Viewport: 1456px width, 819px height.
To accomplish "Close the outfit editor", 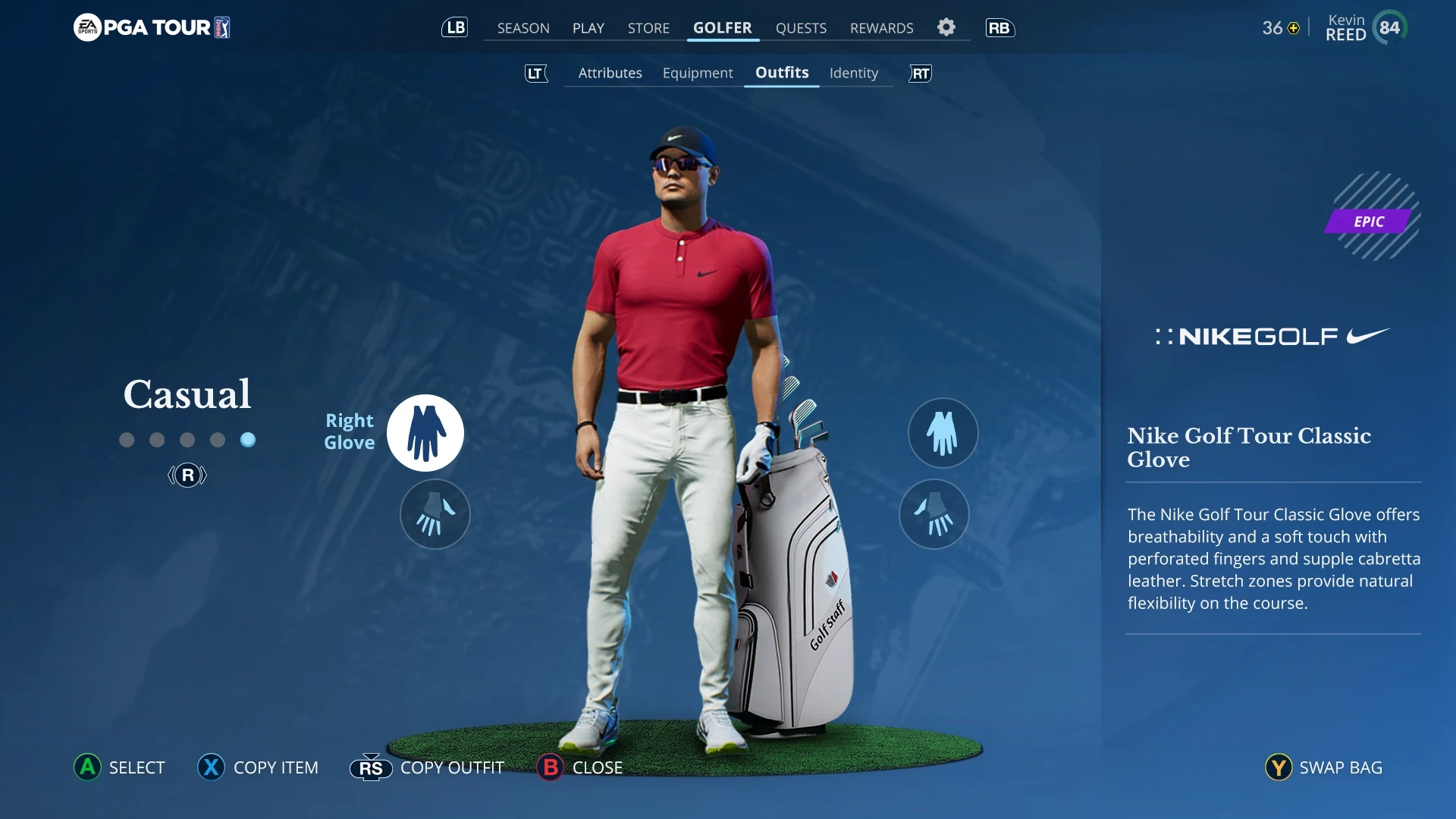I will 580,767.
